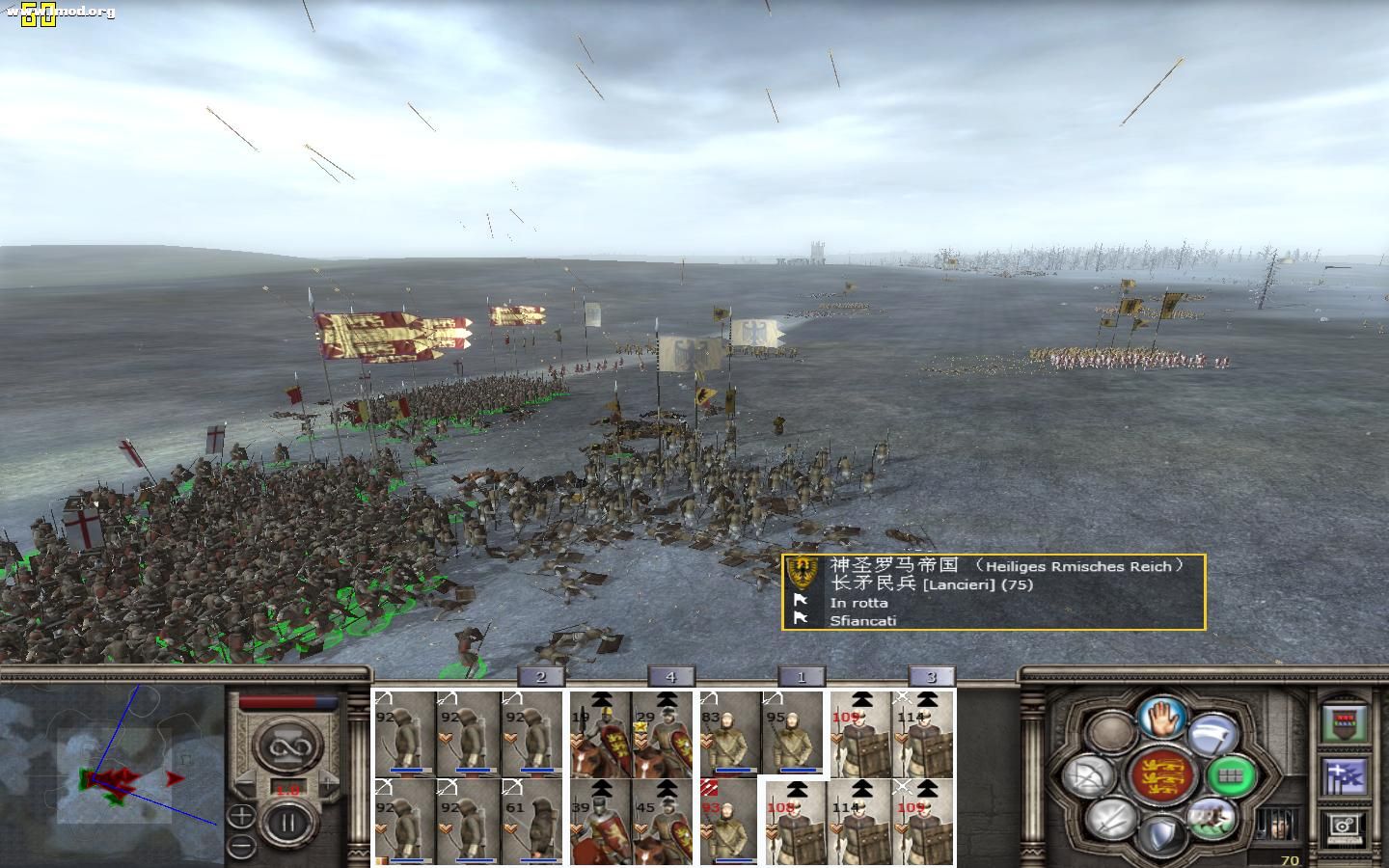Select the cavalry unit card with 19 men

[x=600, y=735]
